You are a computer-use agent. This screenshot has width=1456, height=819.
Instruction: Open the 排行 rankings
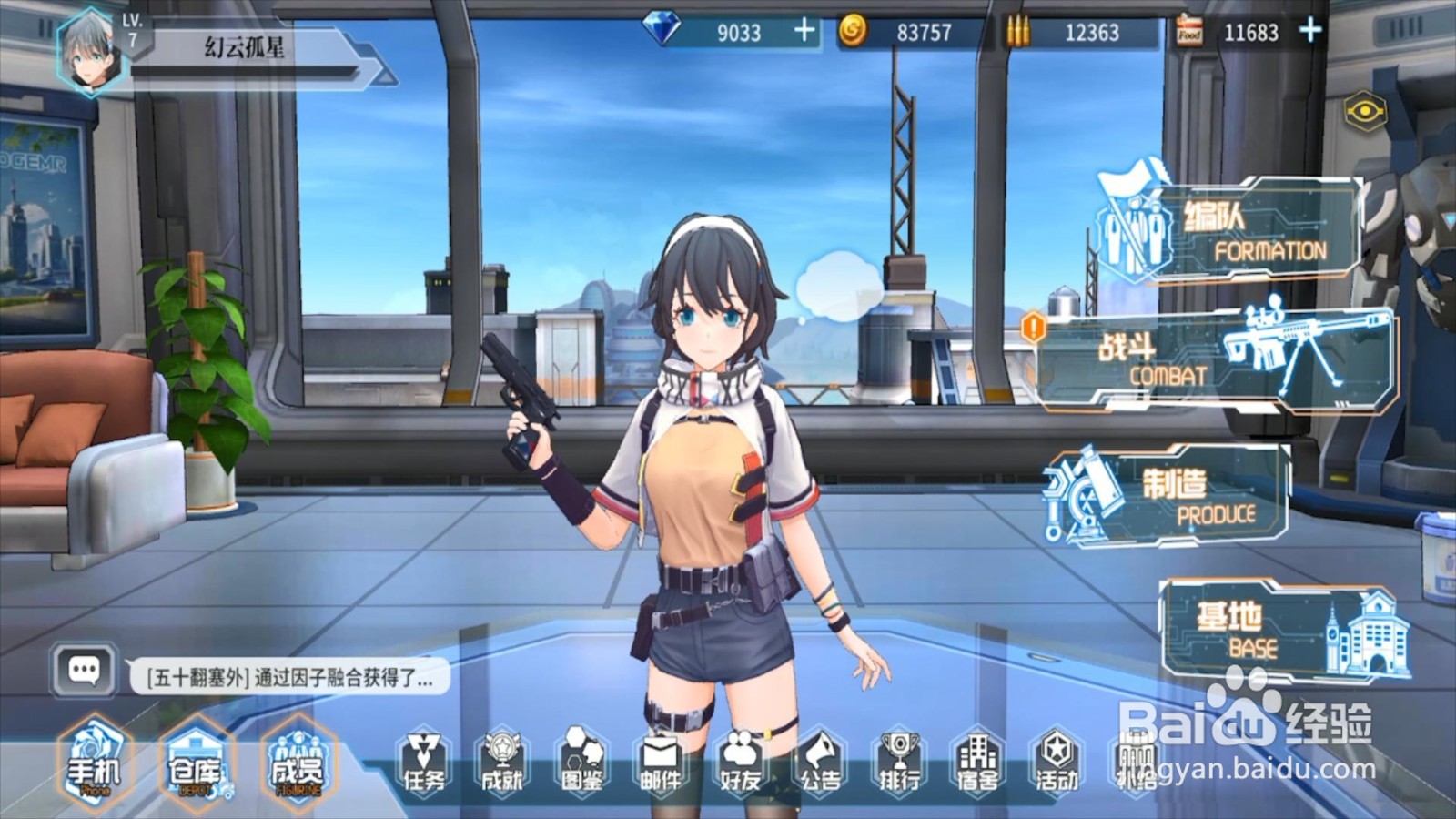click(898, 763)
